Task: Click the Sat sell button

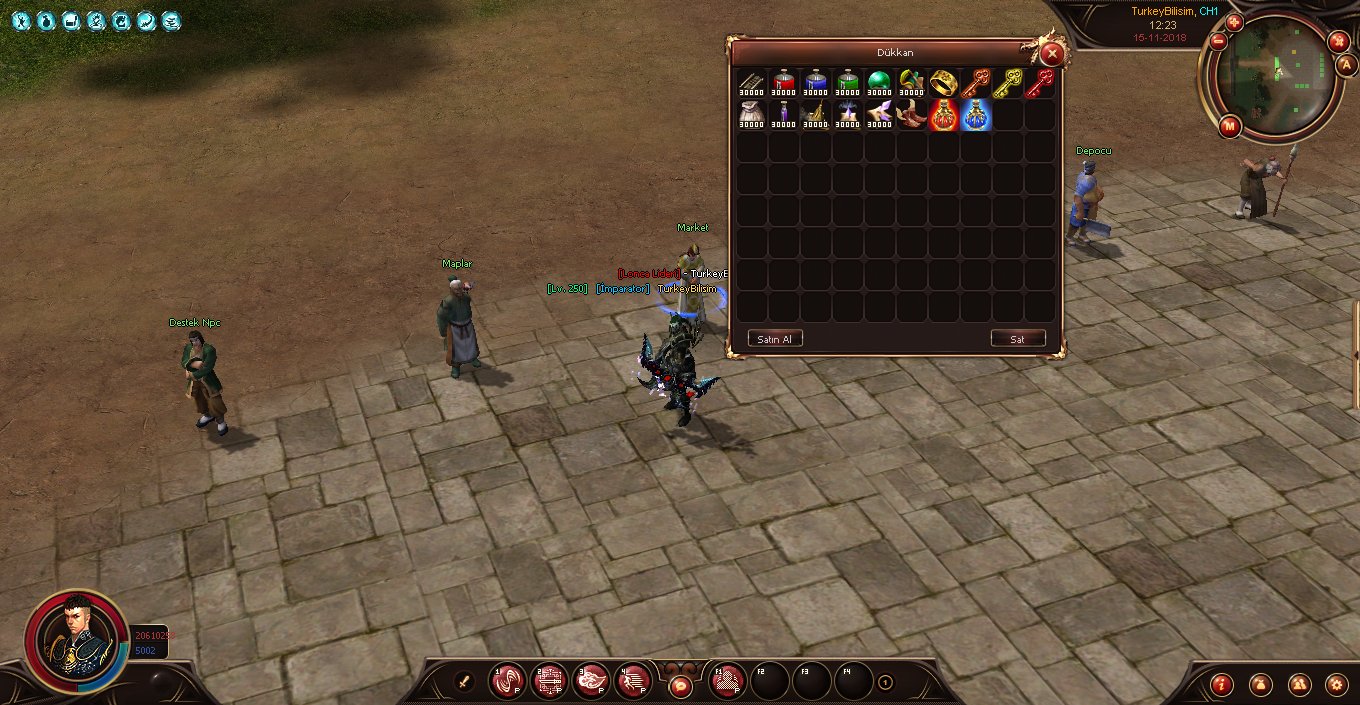Action: (1017, 339)
